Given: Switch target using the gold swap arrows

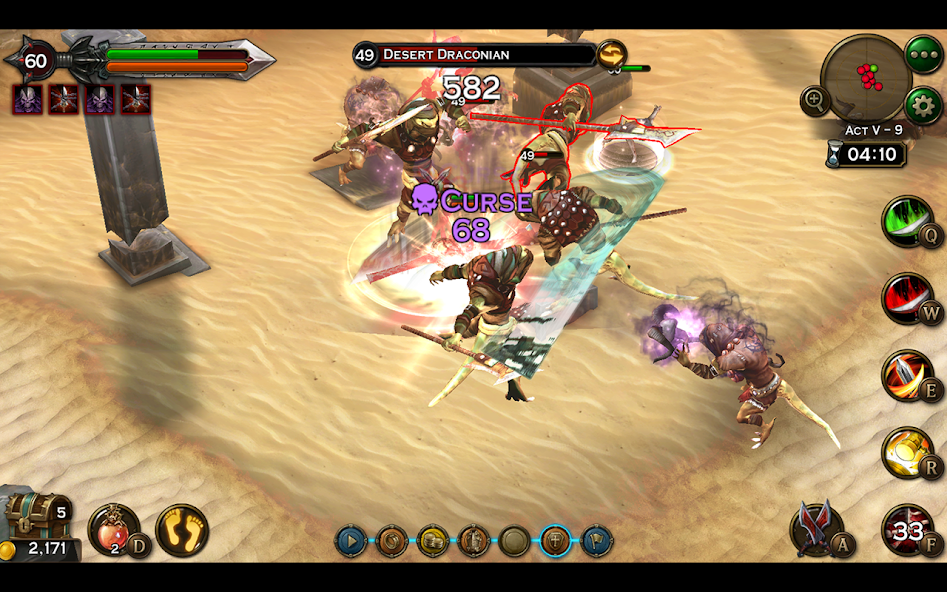Looking at the screenshot, I should tap(611, 54).
